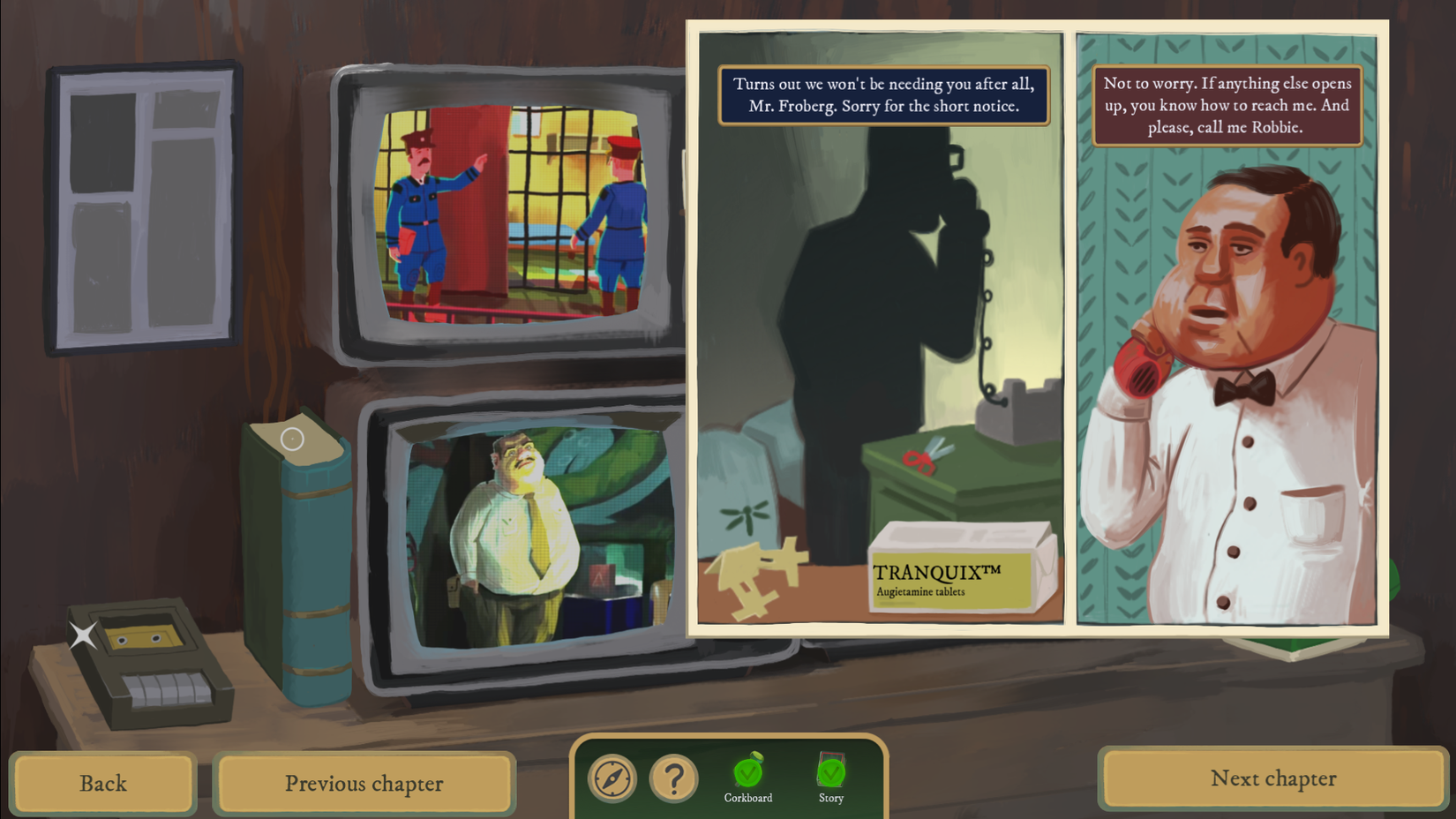Click the magnifying glass handle under Corkboard pin

pyautogui.click(x=737, y=785)
